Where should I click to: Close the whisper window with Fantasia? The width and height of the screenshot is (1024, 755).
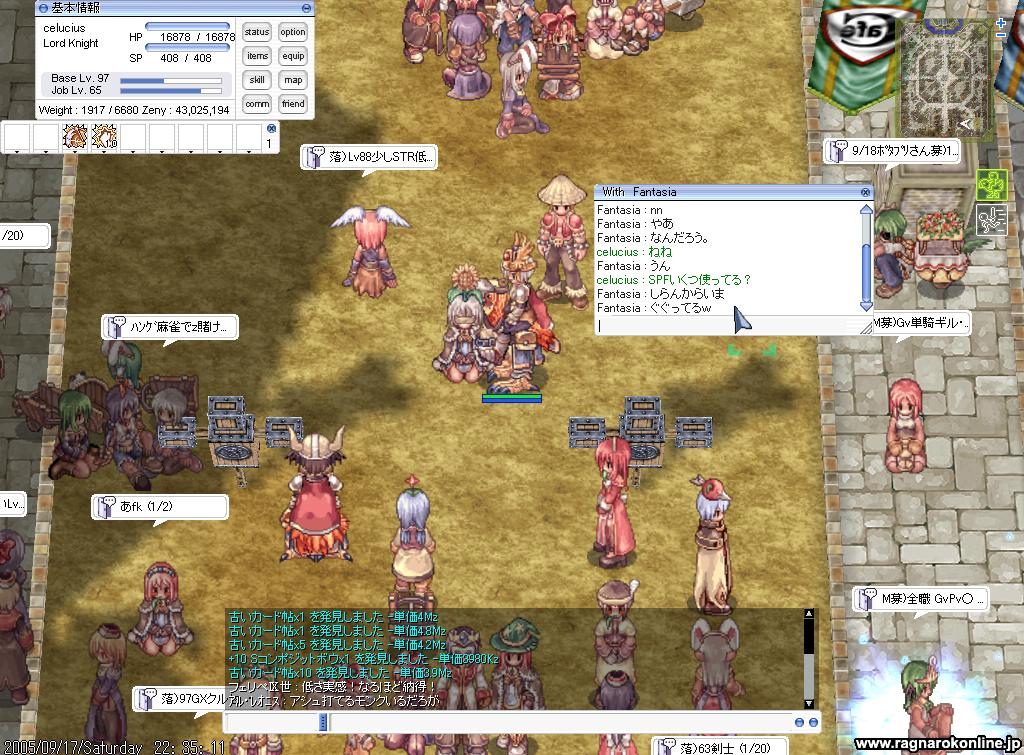pos(866,192)
